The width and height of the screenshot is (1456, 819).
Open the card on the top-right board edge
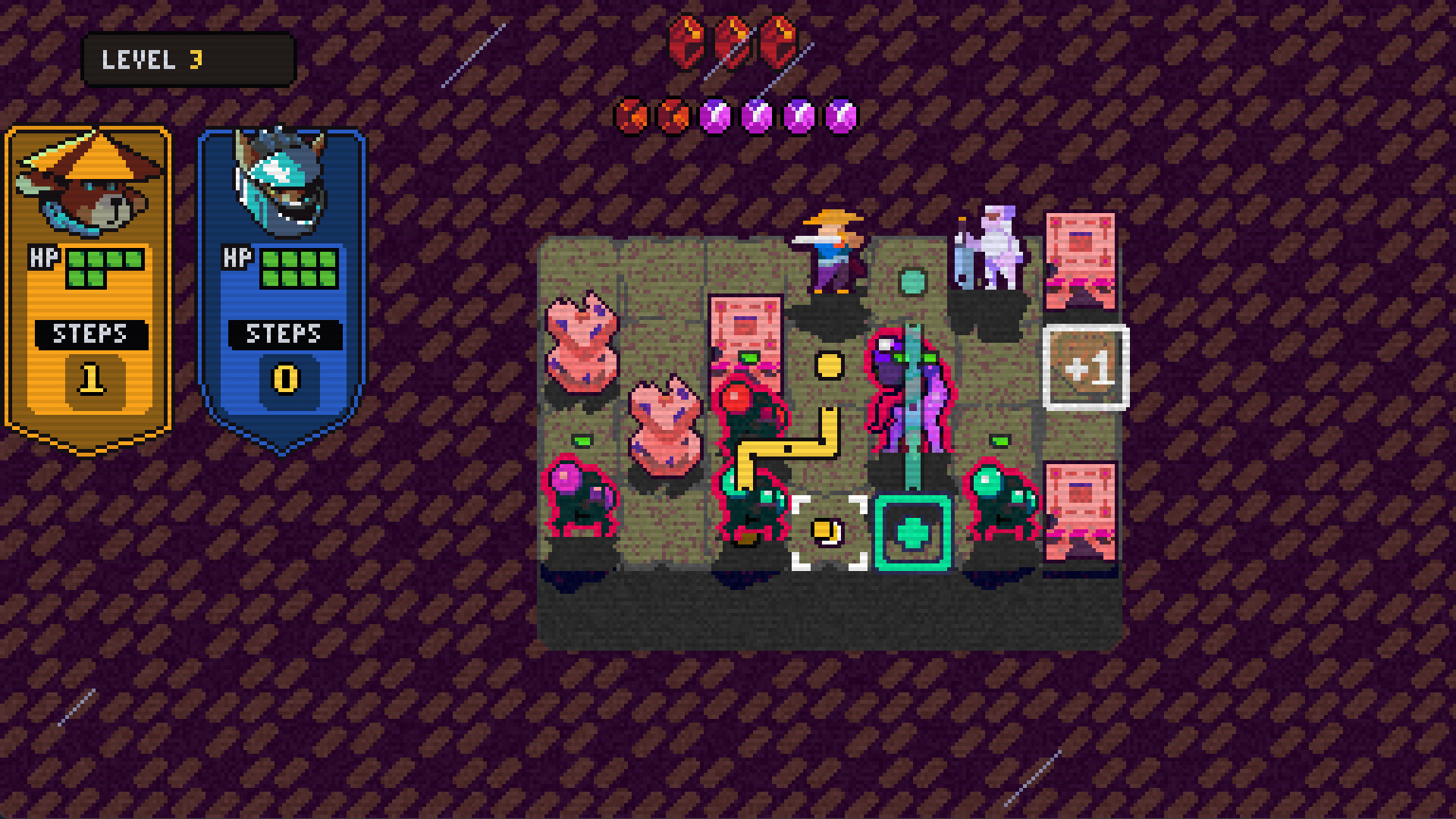(1080, 259)
